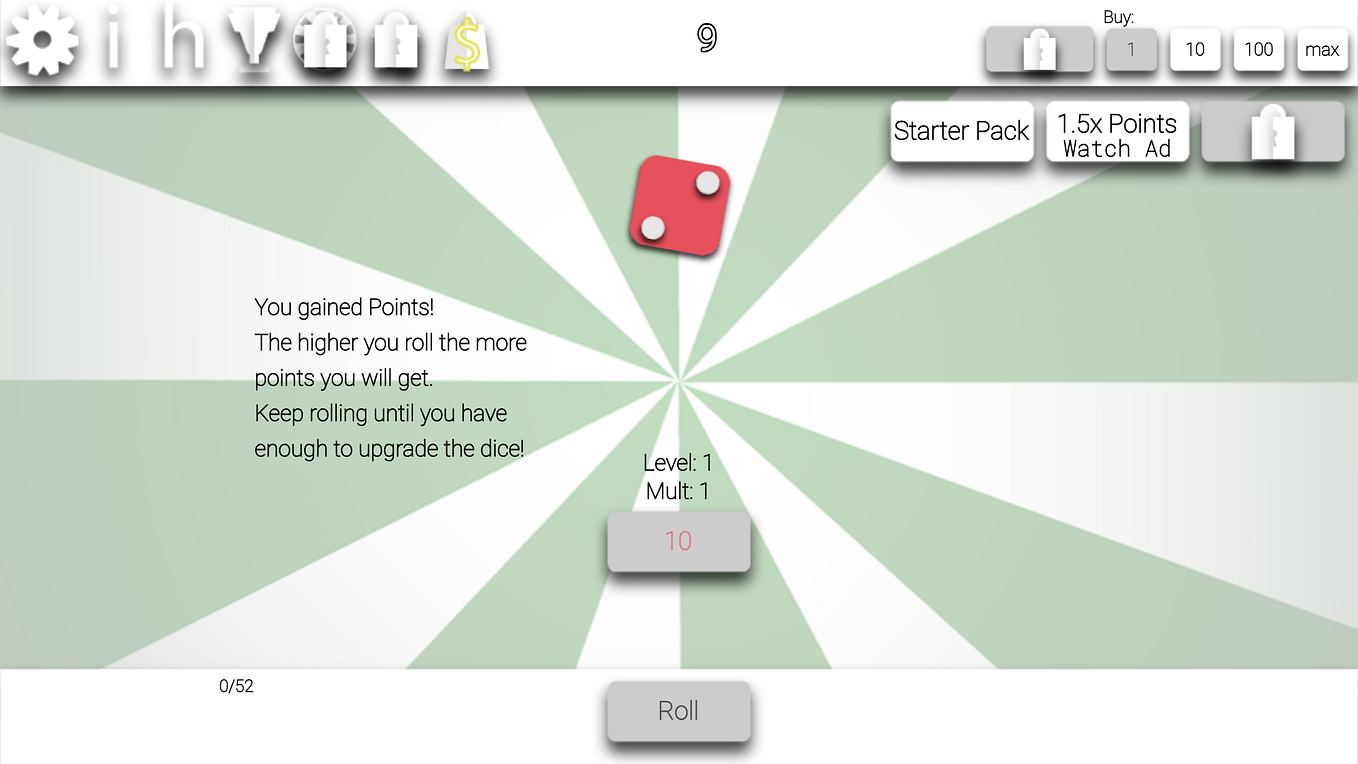The image size is (1358, 764).
Task: Switch buy amount to 10
Action: (1195, 48)
